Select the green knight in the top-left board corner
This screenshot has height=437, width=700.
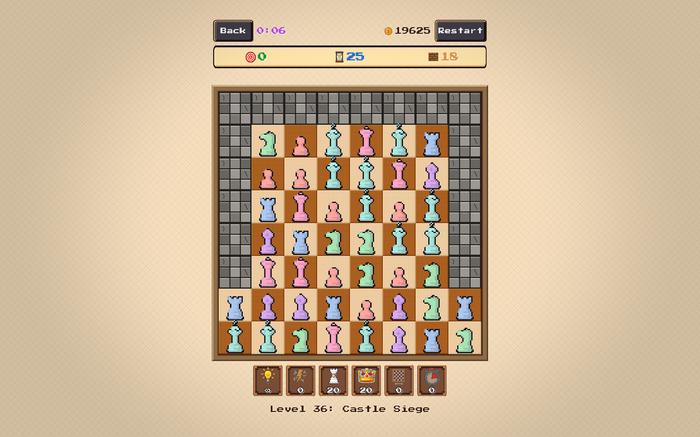267,142
